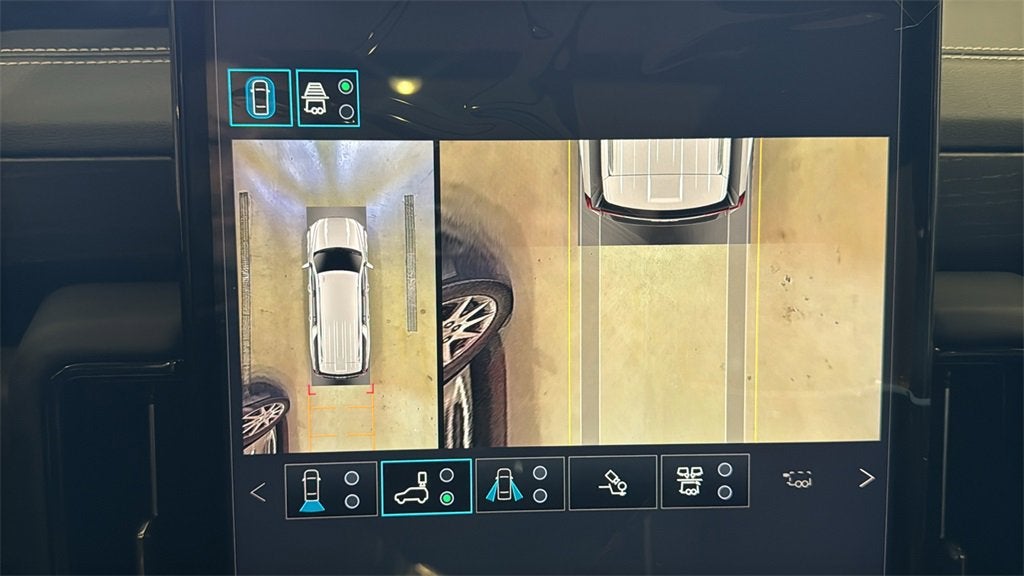Open the trailer multi-camera view option

[x=704, y=481]
